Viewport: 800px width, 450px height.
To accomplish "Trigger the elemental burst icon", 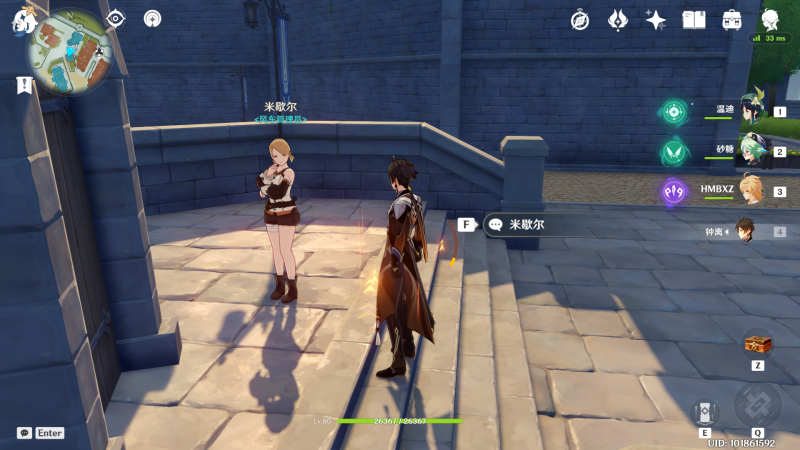I will 757,404.
